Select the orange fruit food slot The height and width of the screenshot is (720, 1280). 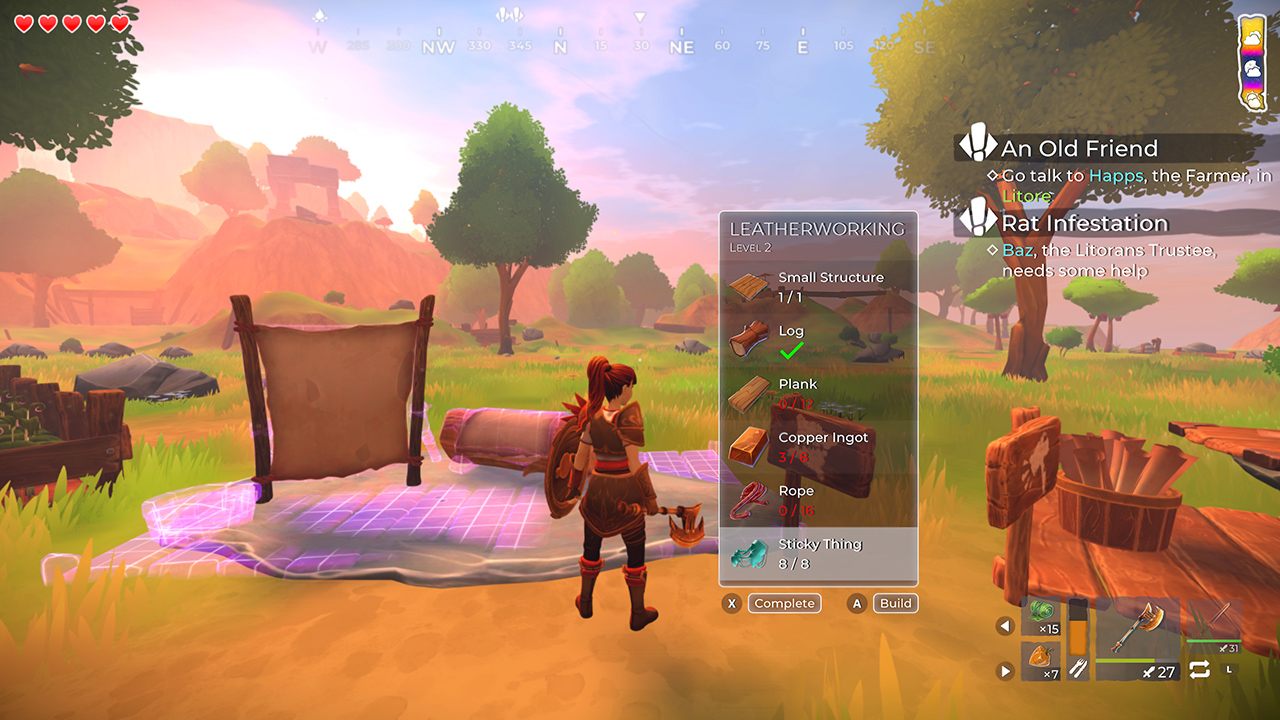click(x=1041, y=661)
